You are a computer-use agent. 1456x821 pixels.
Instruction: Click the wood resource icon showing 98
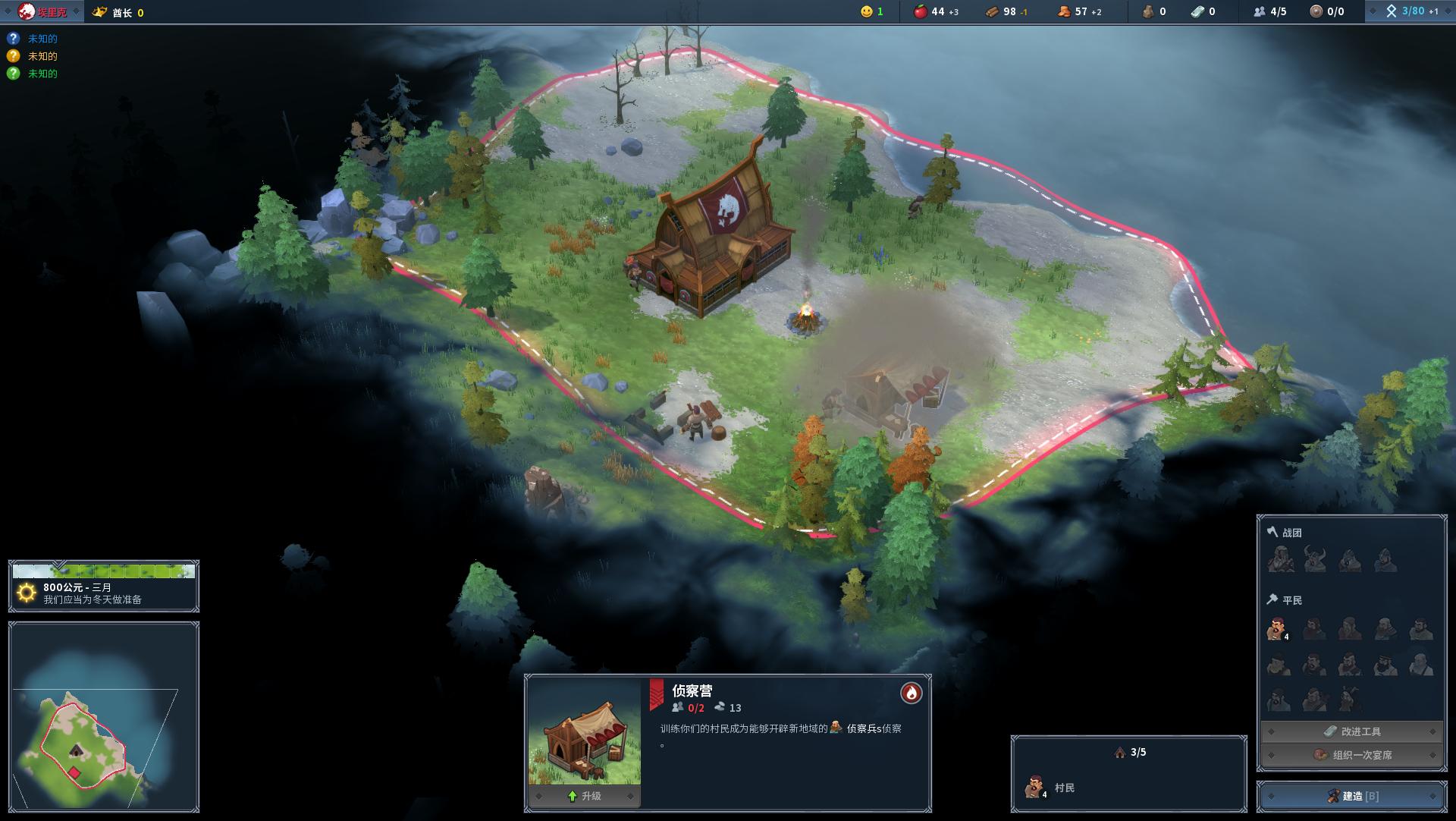[x=993, y=12]
